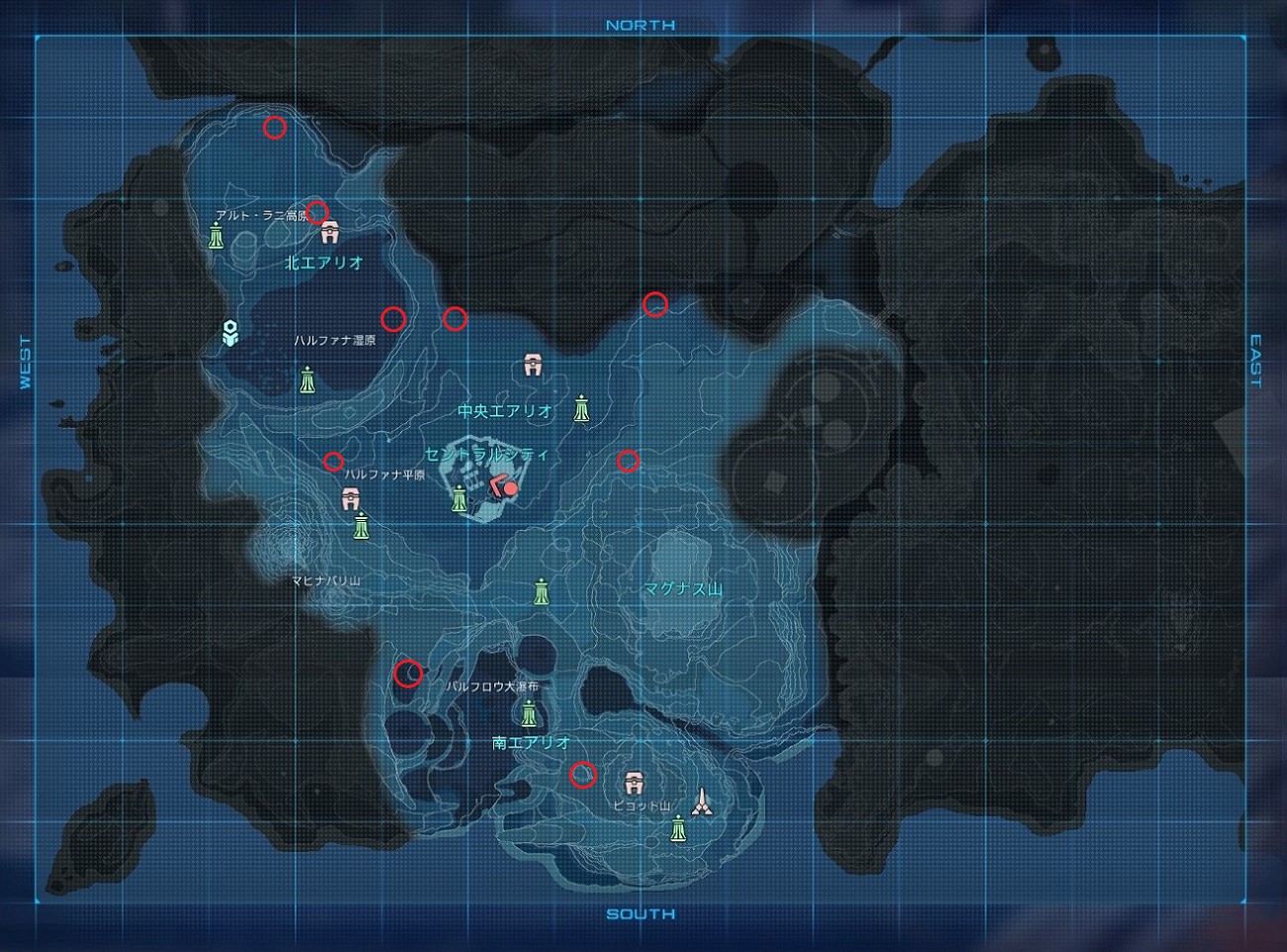Choose the Ryuker device in ハルファナ湿原
This screenshot has width=1287, height=952.
(x=308, y=380)
